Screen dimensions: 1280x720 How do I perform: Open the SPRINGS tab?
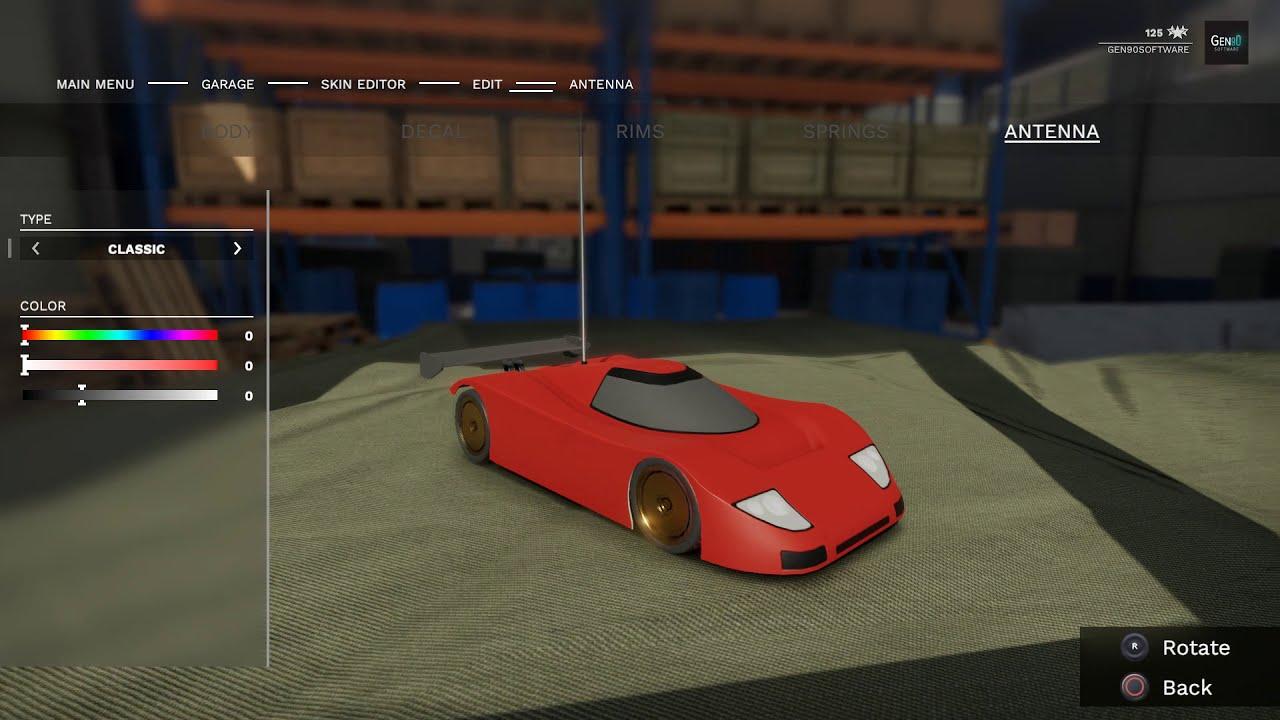pos(846,131)
